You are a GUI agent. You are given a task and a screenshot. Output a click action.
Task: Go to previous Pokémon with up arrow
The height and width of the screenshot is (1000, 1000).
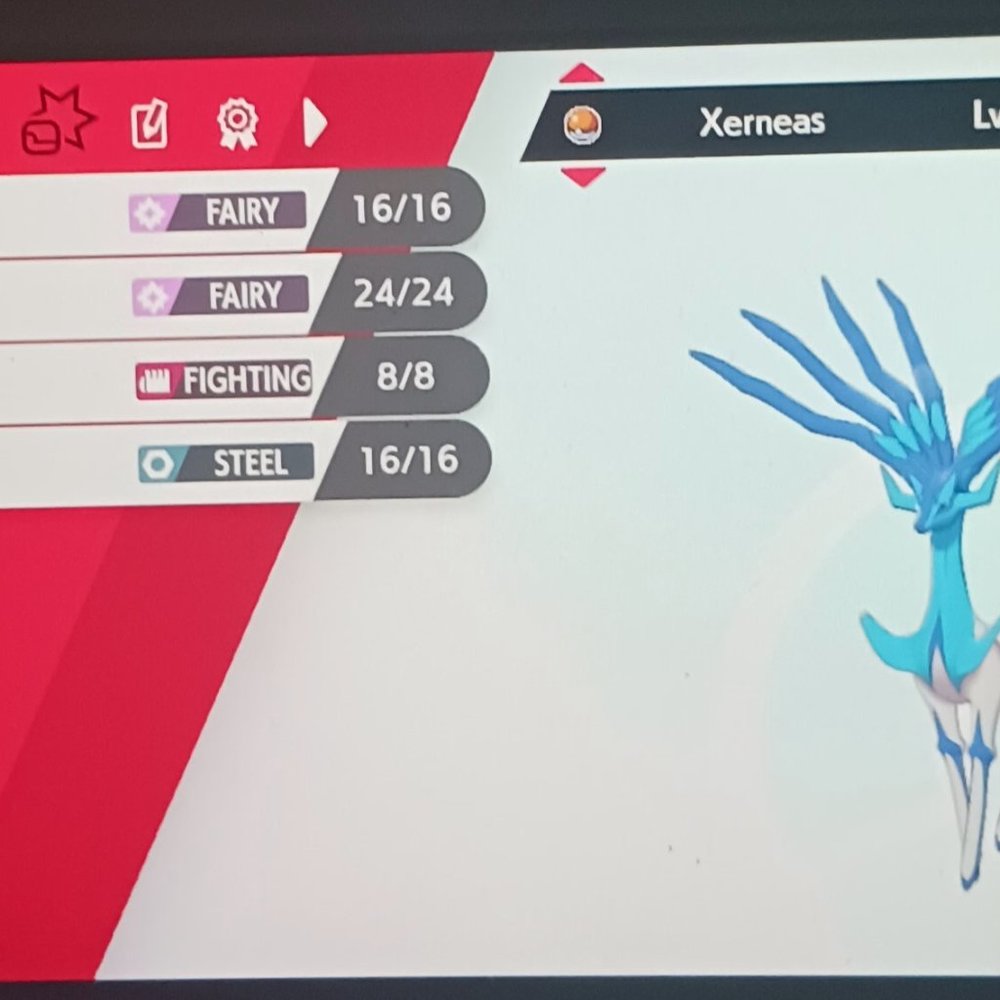tap(582, 73)
